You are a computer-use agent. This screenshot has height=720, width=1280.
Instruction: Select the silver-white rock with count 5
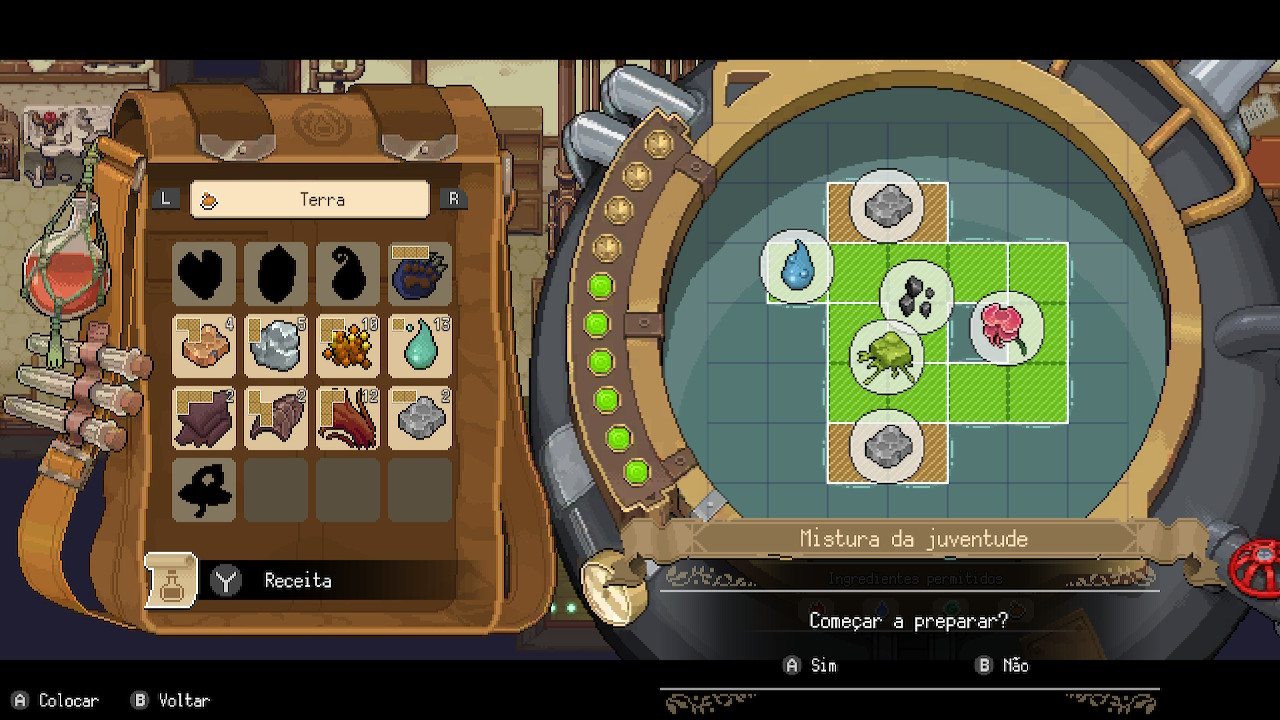point(276,346)
